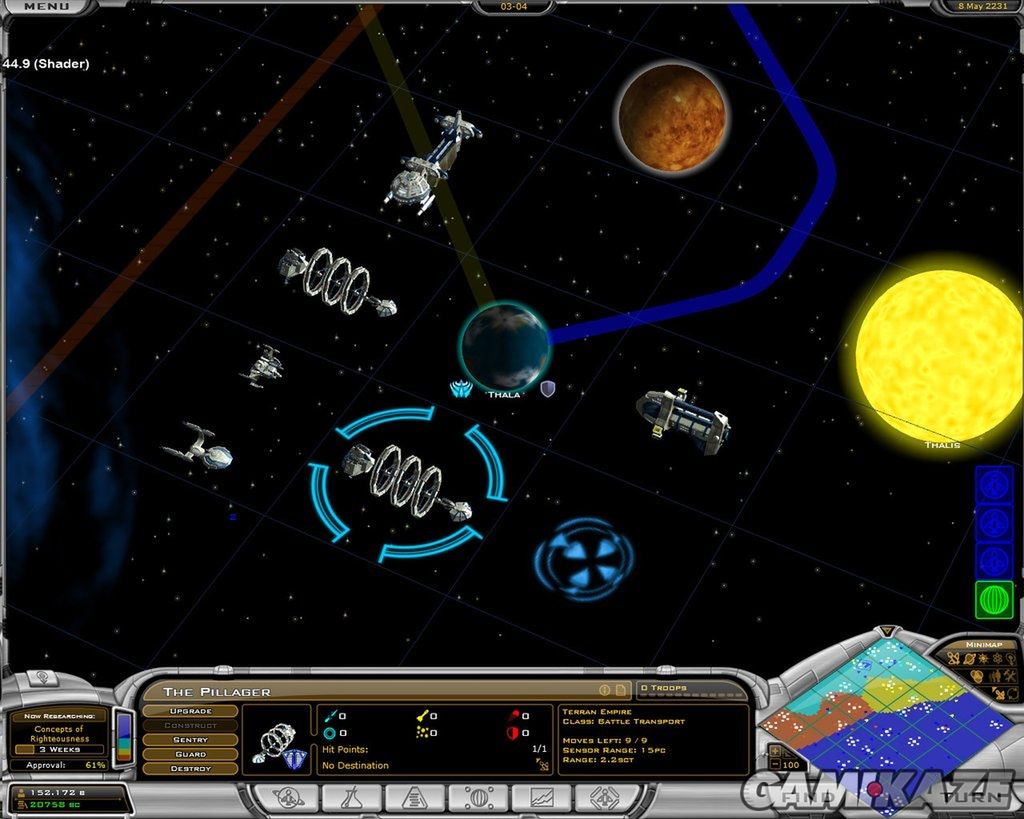1024x819 pixels.
Task: Click the minimap galaxy view
Action: pyautogui.click(x=878, y=715)
